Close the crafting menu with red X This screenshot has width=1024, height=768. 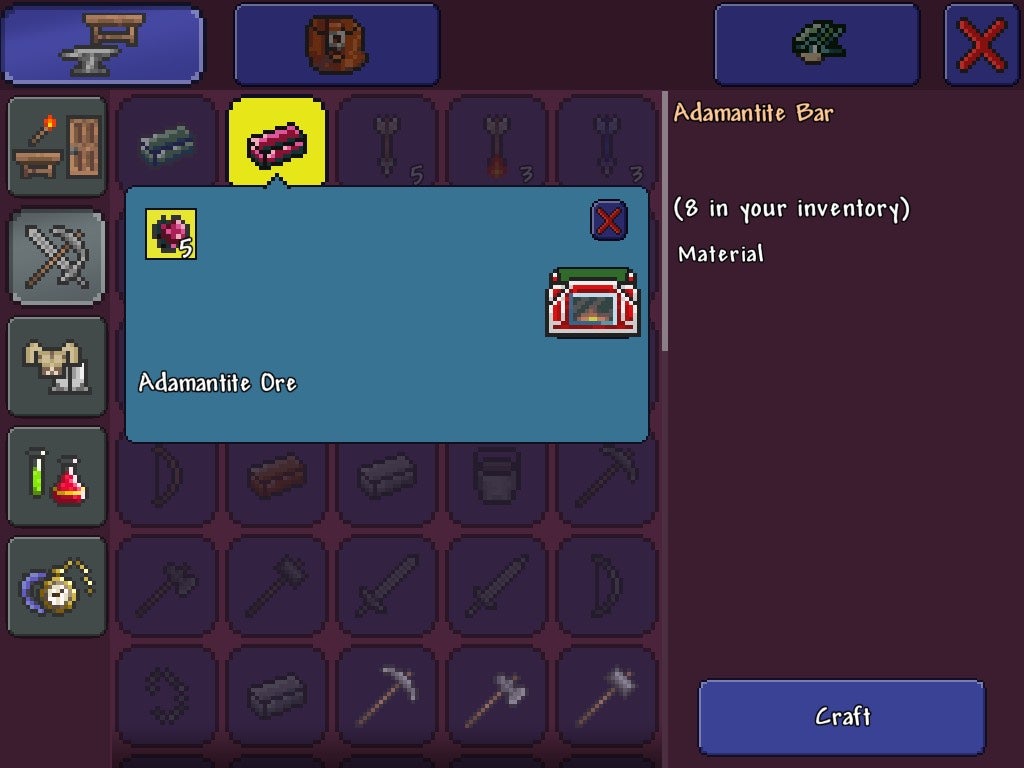pyautogui.click(x=981, y=45)
